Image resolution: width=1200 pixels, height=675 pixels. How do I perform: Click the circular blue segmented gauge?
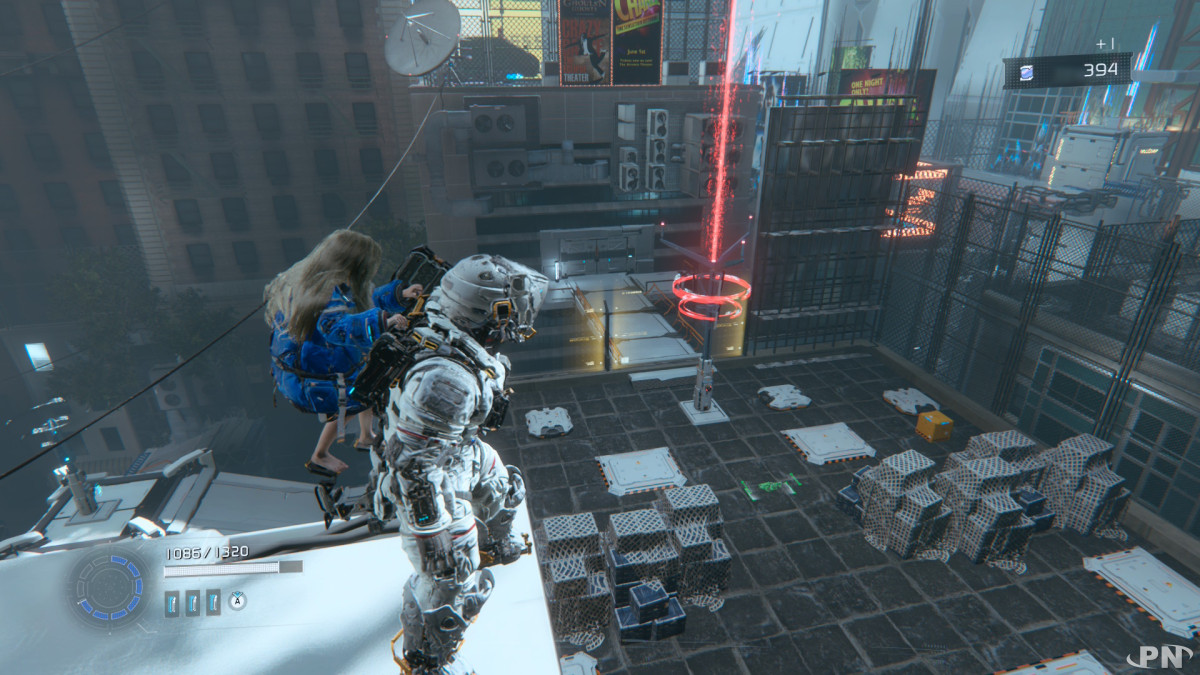click(110, 586)
